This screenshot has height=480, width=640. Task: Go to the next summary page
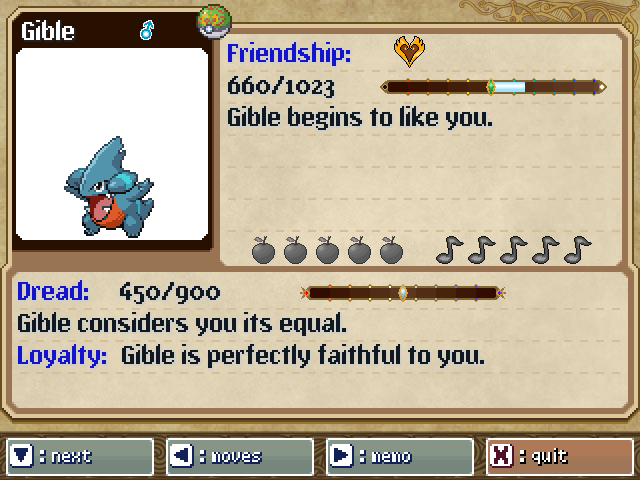pos(79,456)
